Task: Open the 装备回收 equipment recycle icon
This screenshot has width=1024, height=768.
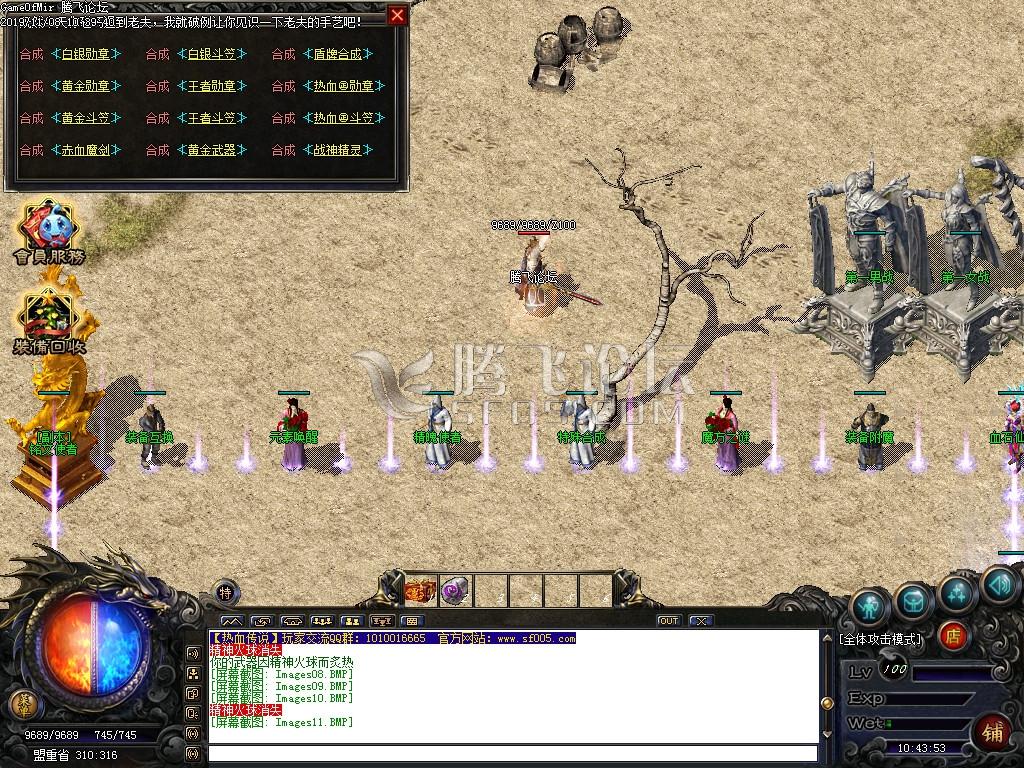Action: (48, 320)
